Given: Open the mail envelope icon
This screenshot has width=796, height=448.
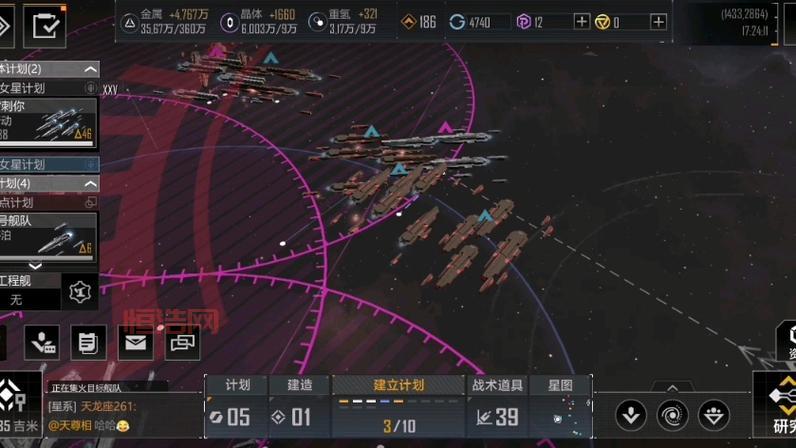Looking at the screenshot, I should (x=135, y=343).
